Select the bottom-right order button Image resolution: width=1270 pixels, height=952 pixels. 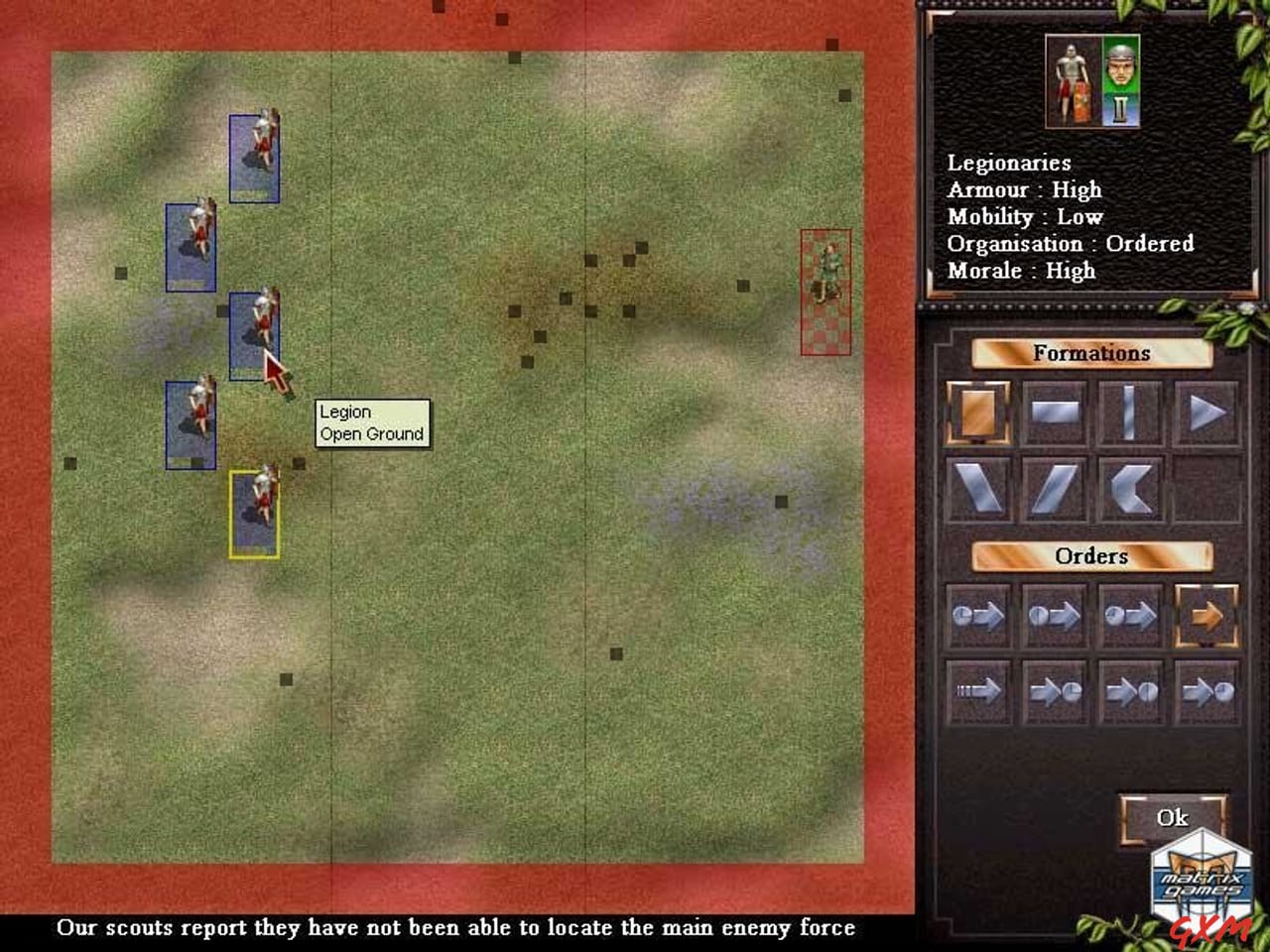click(1206, 691)
